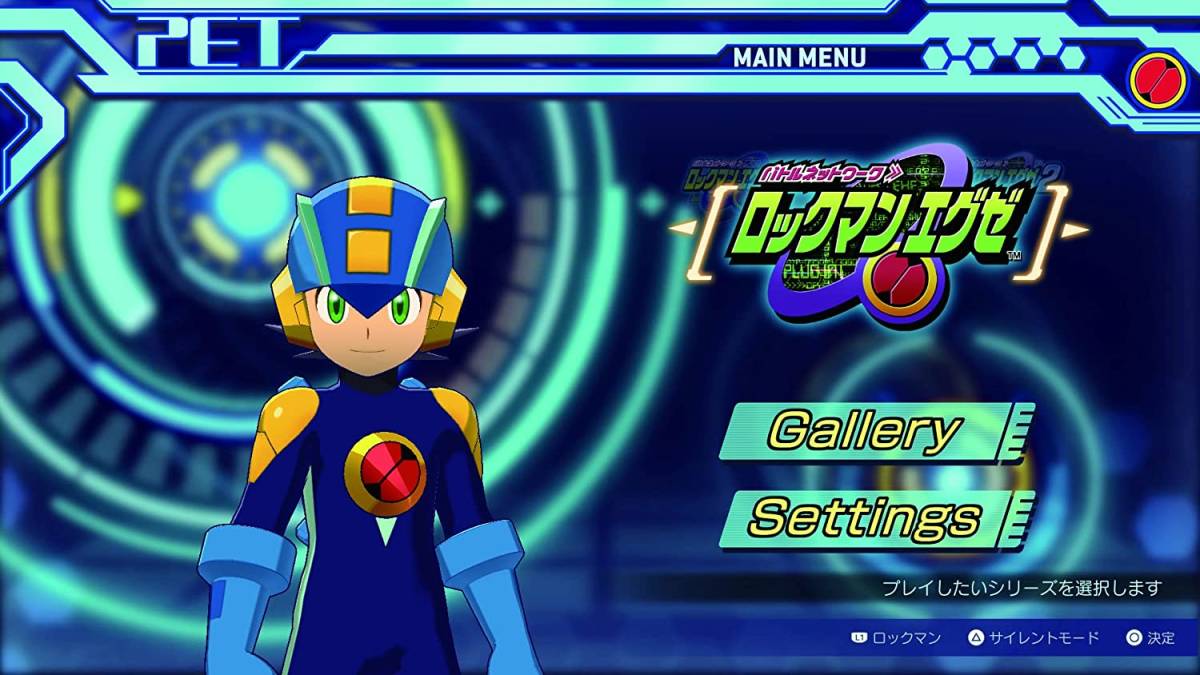Viewport: 1200px width, 675px height.
Task: Open the Settings menu
Action: 866,518
